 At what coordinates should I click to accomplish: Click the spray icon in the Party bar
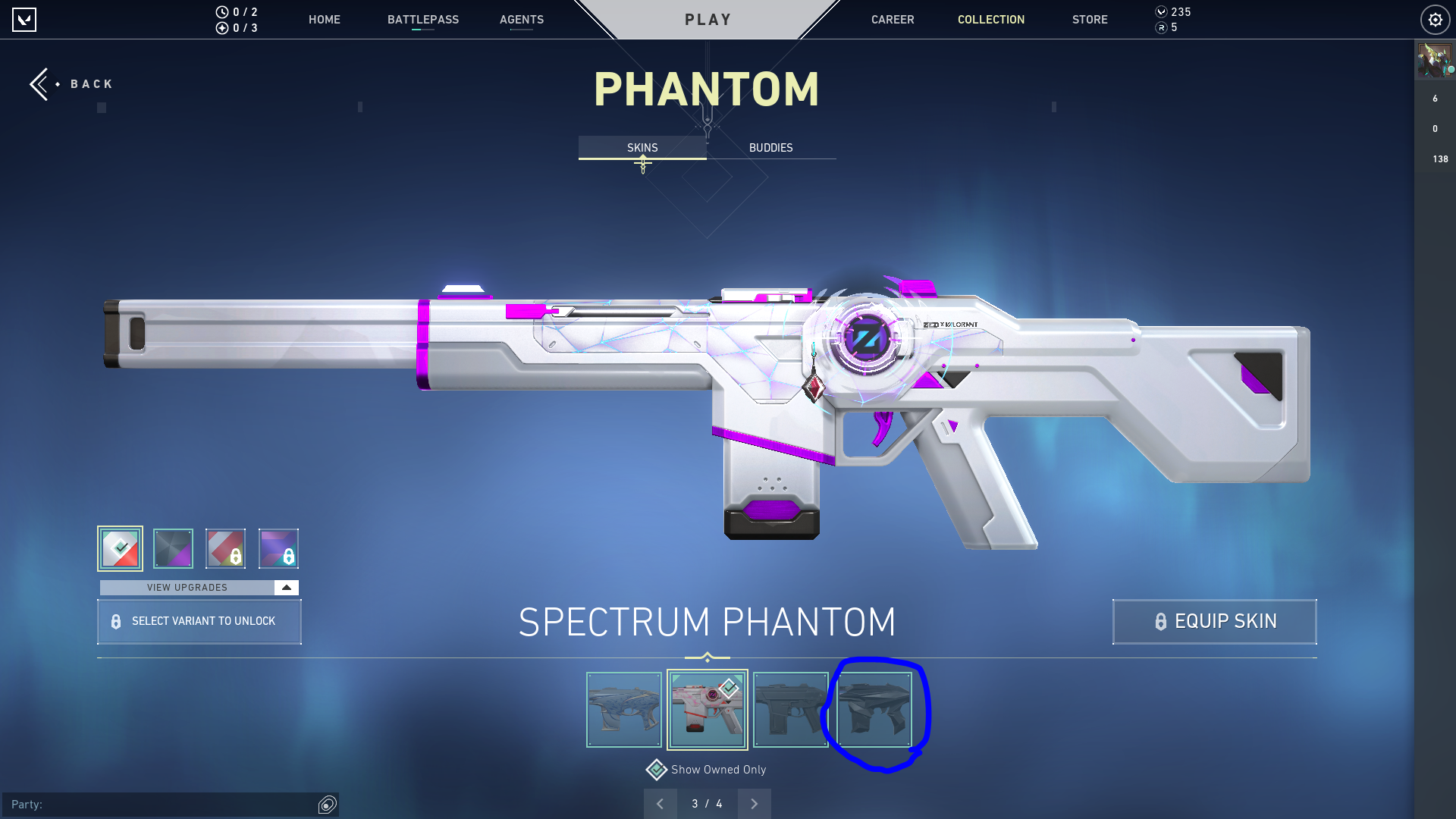click(327, 805)
